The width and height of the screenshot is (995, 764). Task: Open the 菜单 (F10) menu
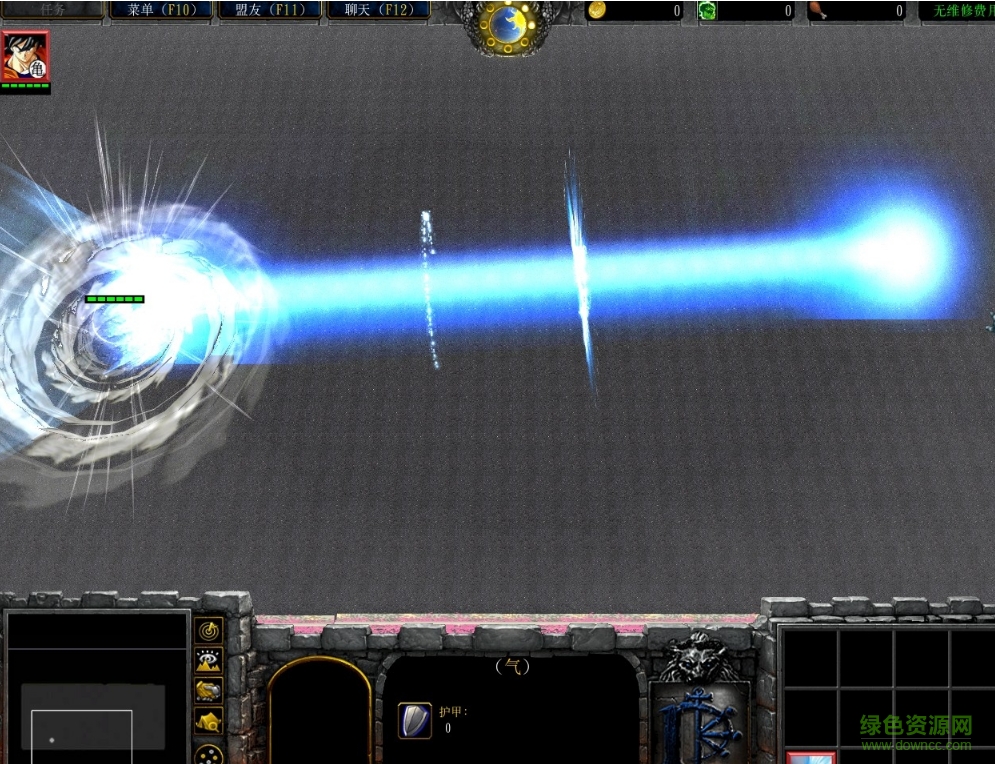[161, 10]
